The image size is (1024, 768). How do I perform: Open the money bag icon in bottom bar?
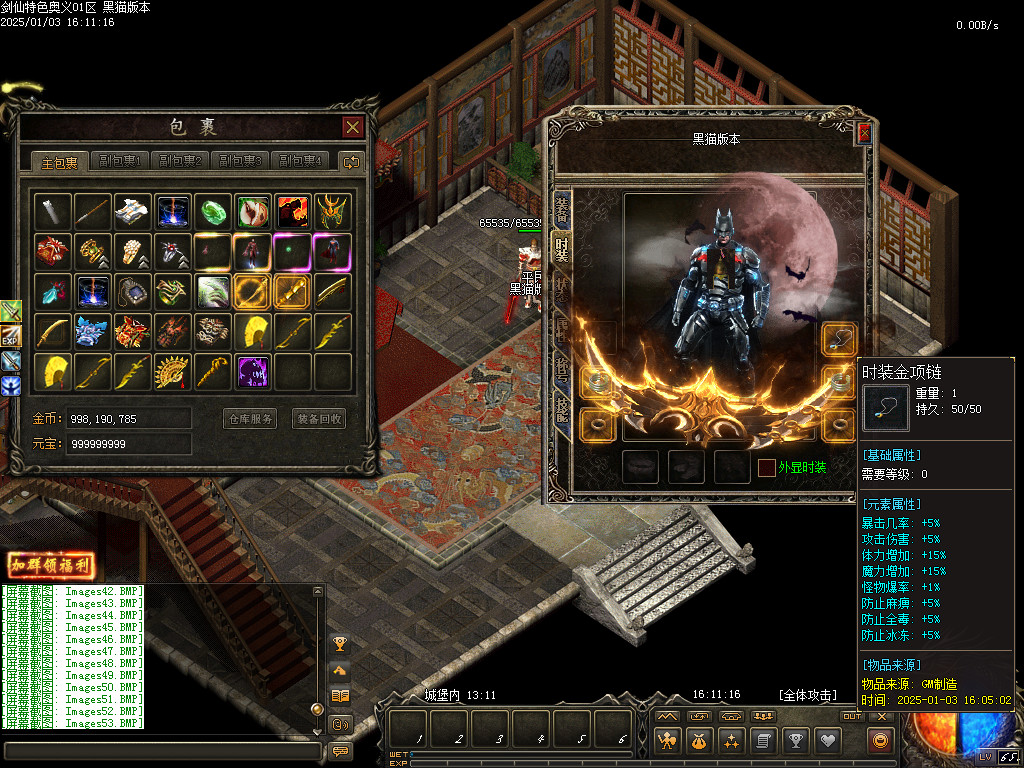click(x=699, y=741)
